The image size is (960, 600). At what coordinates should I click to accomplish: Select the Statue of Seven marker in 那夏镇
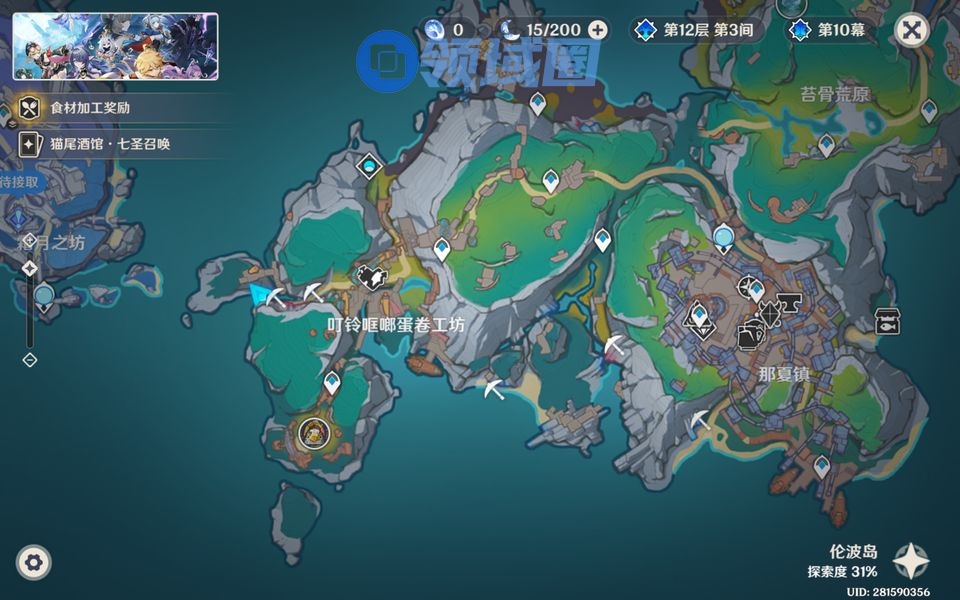[700, 319]
